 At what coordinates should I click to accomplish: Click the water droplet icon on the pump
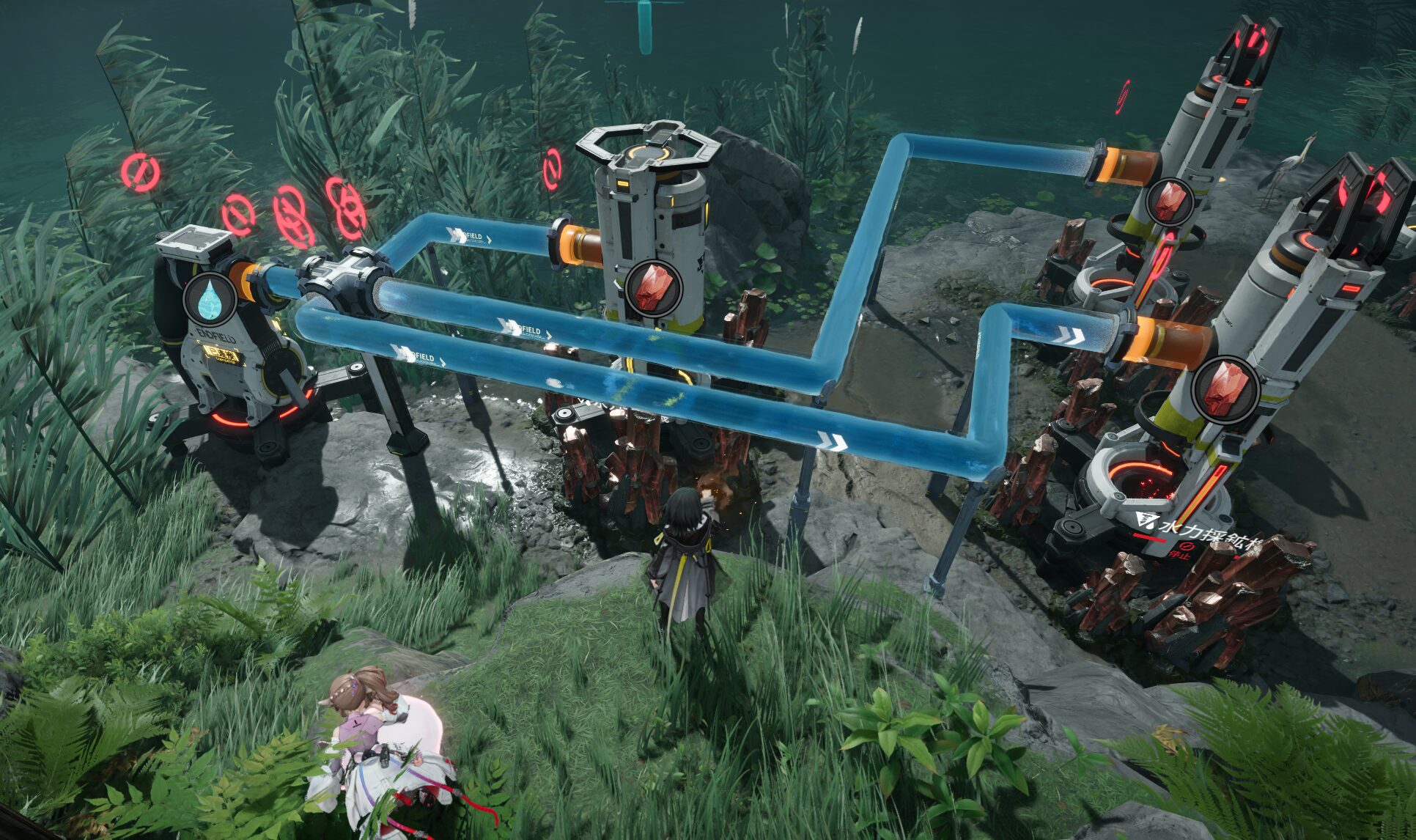coord(210,300)
